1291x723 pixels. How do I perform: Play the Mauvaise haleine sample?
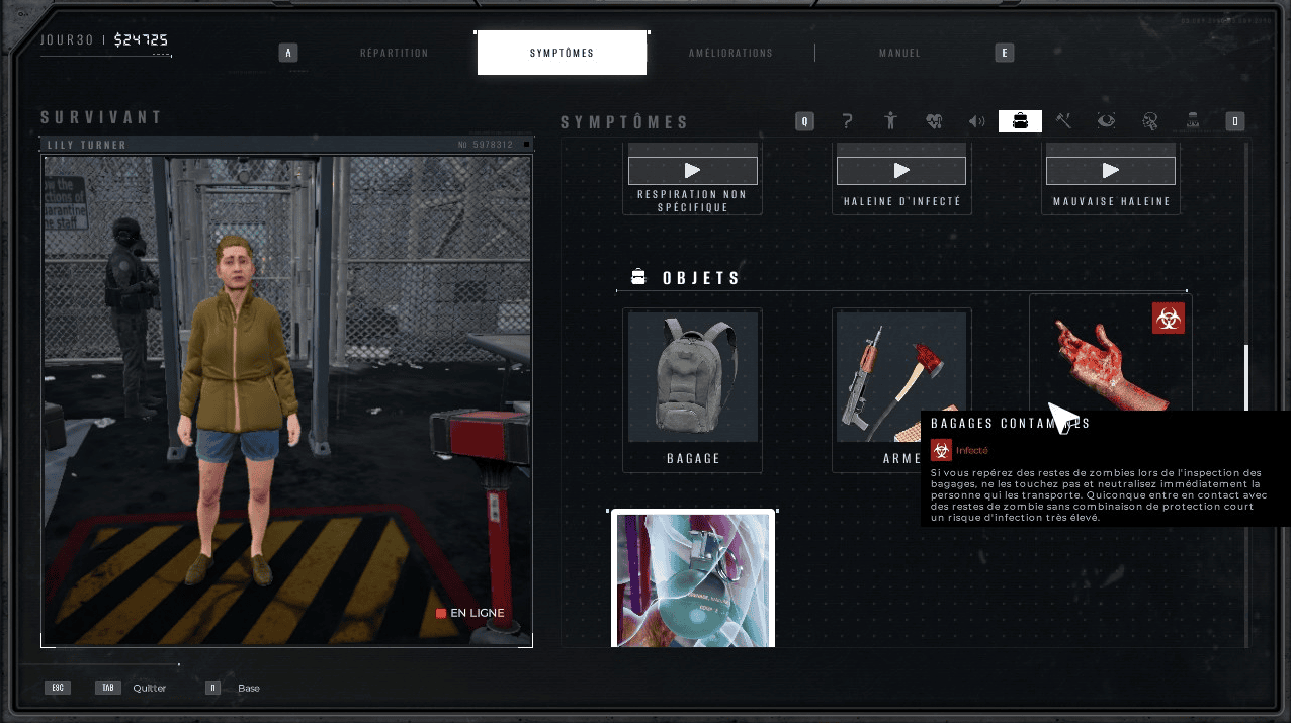[x=1110, y=171]
